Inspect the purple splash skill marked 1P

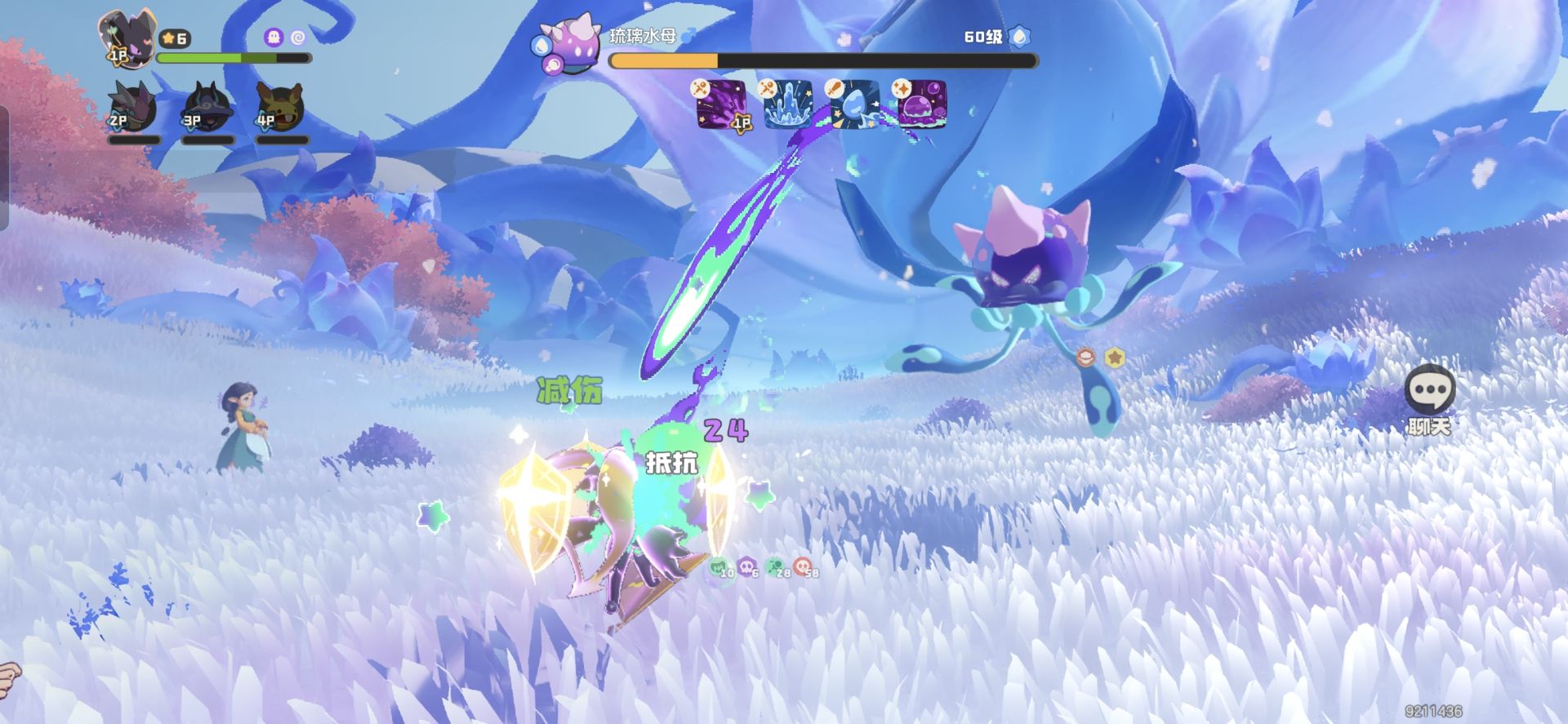pyautogui.click(x=721, y=104)
